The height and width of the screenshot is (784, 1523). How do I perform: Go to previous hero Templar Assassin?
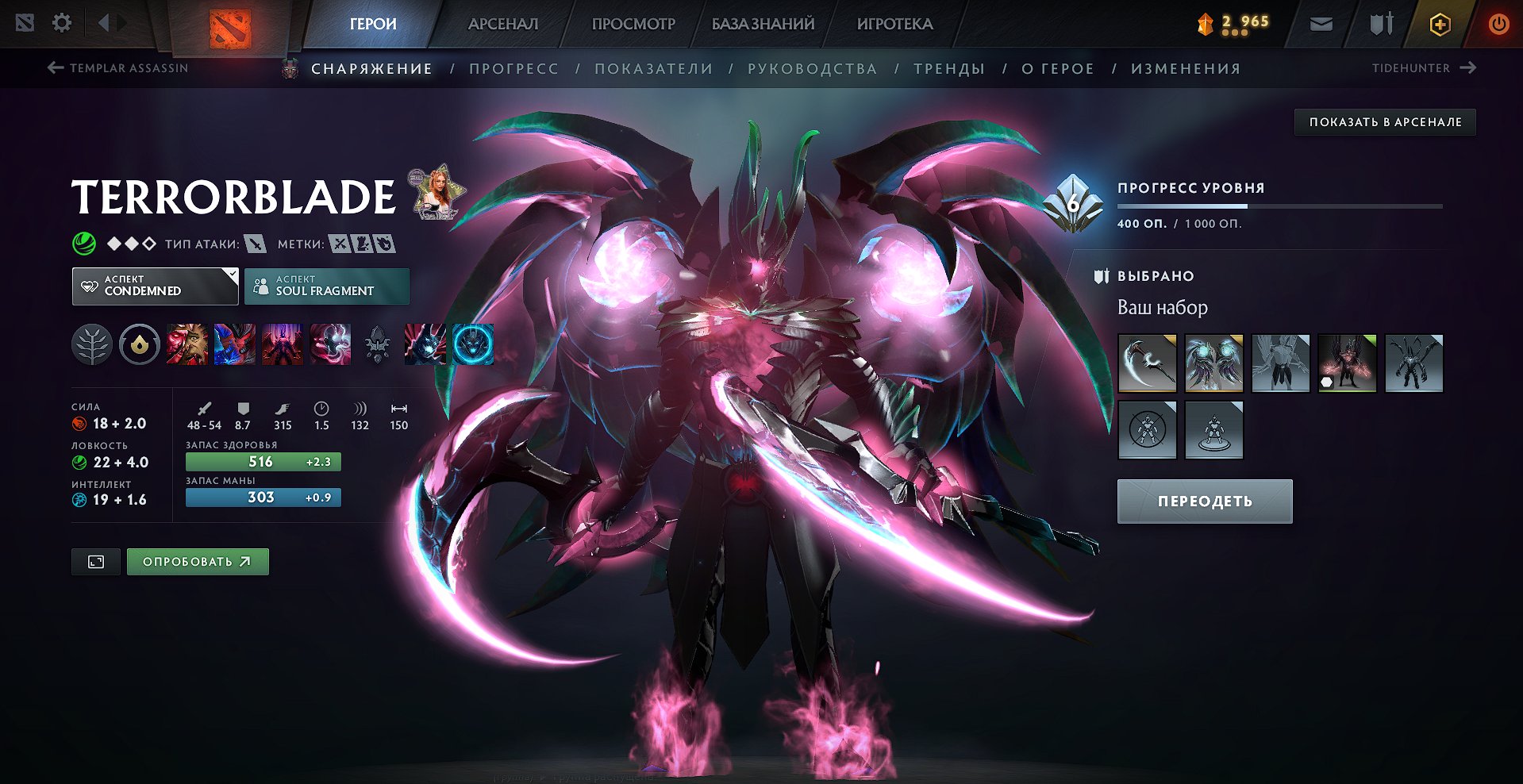(118, 68)
